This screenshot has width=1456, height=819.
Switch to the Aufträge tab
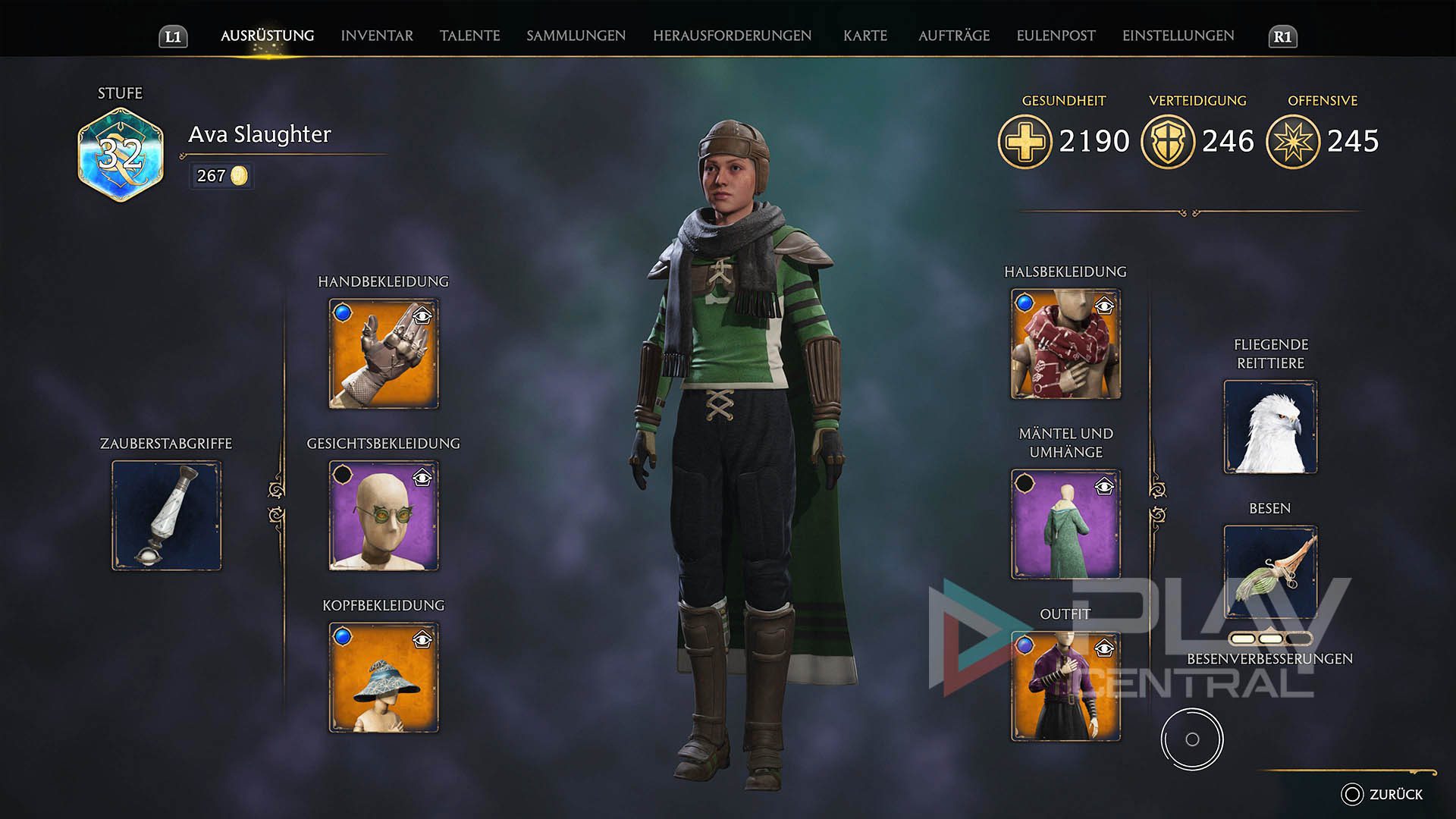(954, 36)
